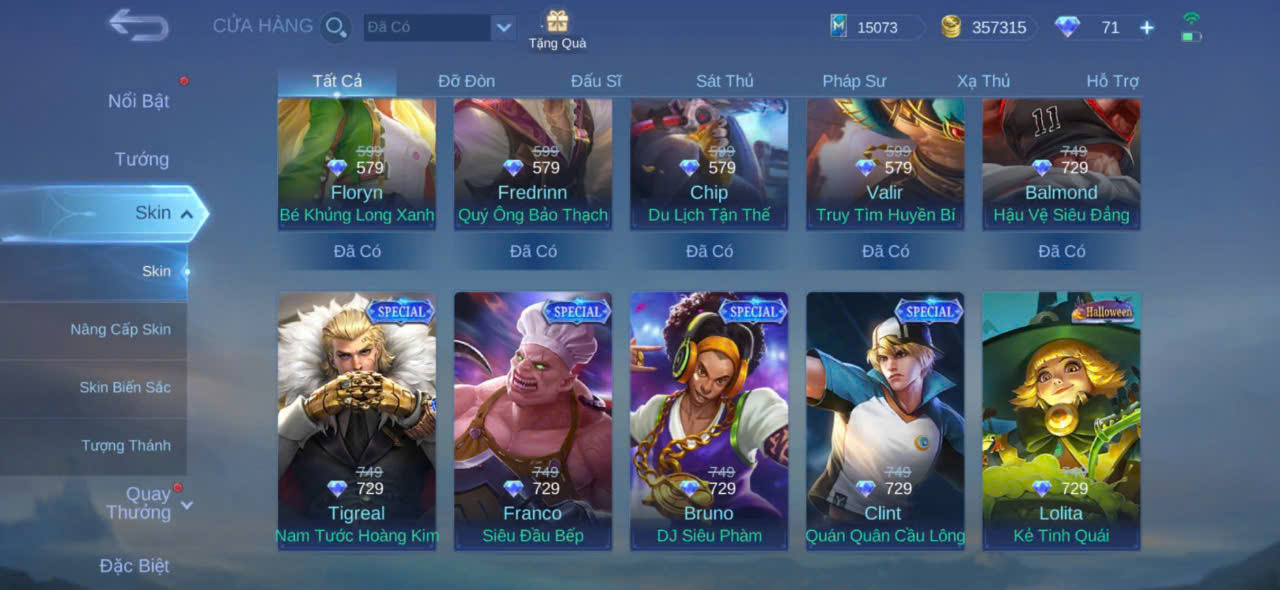Open the Tượng Thánh submenu
Viewport: 1280px width, 590px height.
click(126, 445)
